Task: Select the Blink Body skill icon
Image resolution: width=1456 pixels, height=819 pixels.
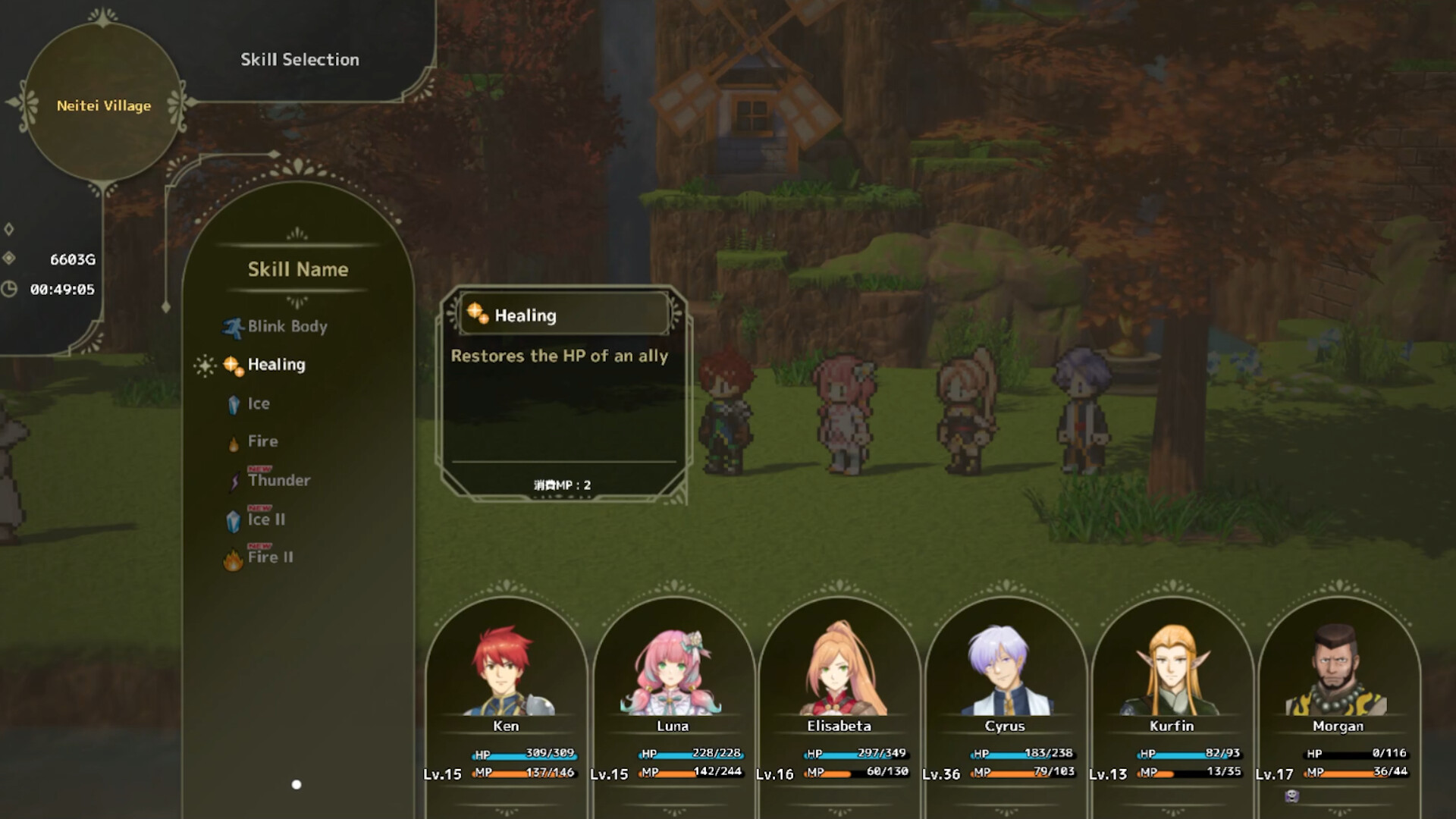Action: tap(234, 326)
